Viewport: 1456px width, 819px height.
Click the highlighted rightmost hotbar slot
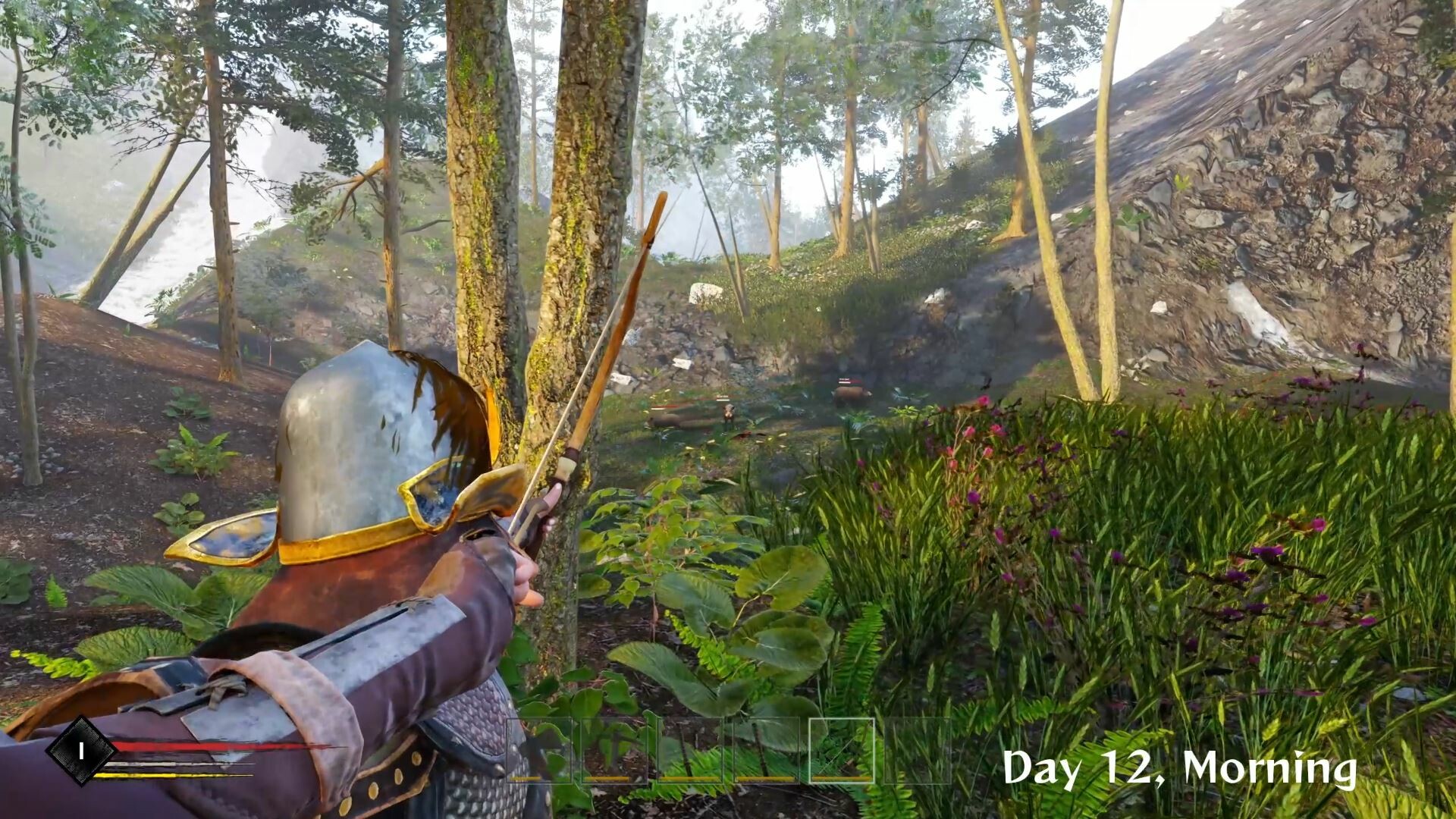pyautogui.click(x=840, y=751)
